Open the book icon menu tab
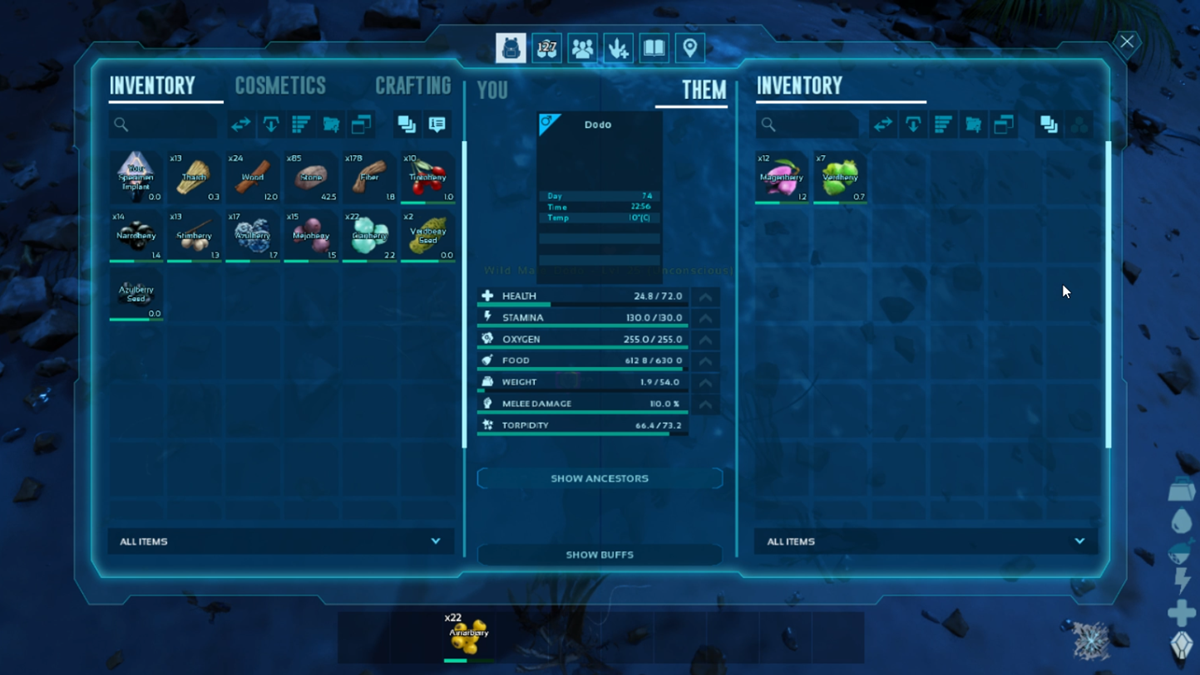 tap(654, 48)
